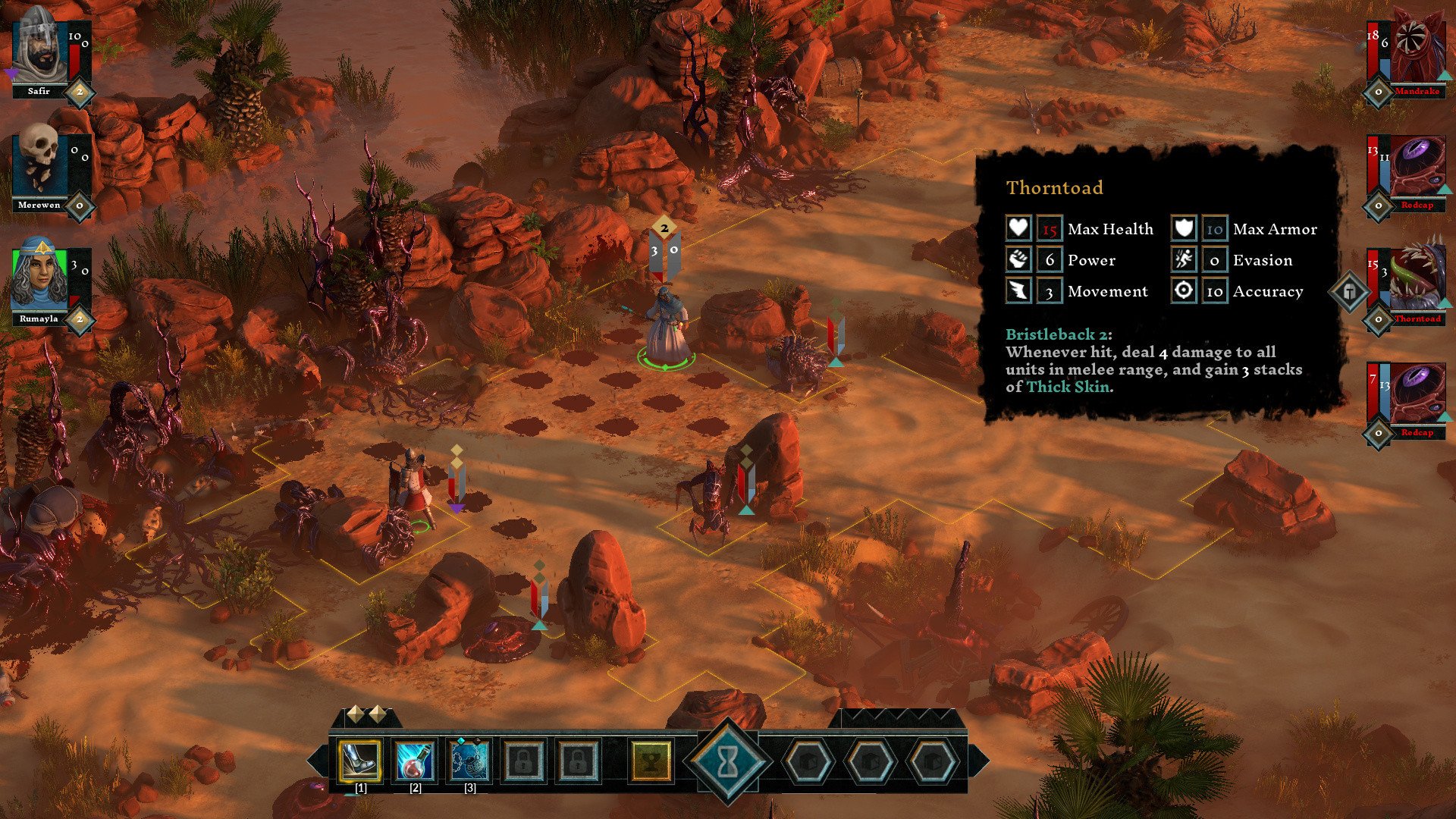Use the red potion flask ability
1456x819 pixels.
415,761
